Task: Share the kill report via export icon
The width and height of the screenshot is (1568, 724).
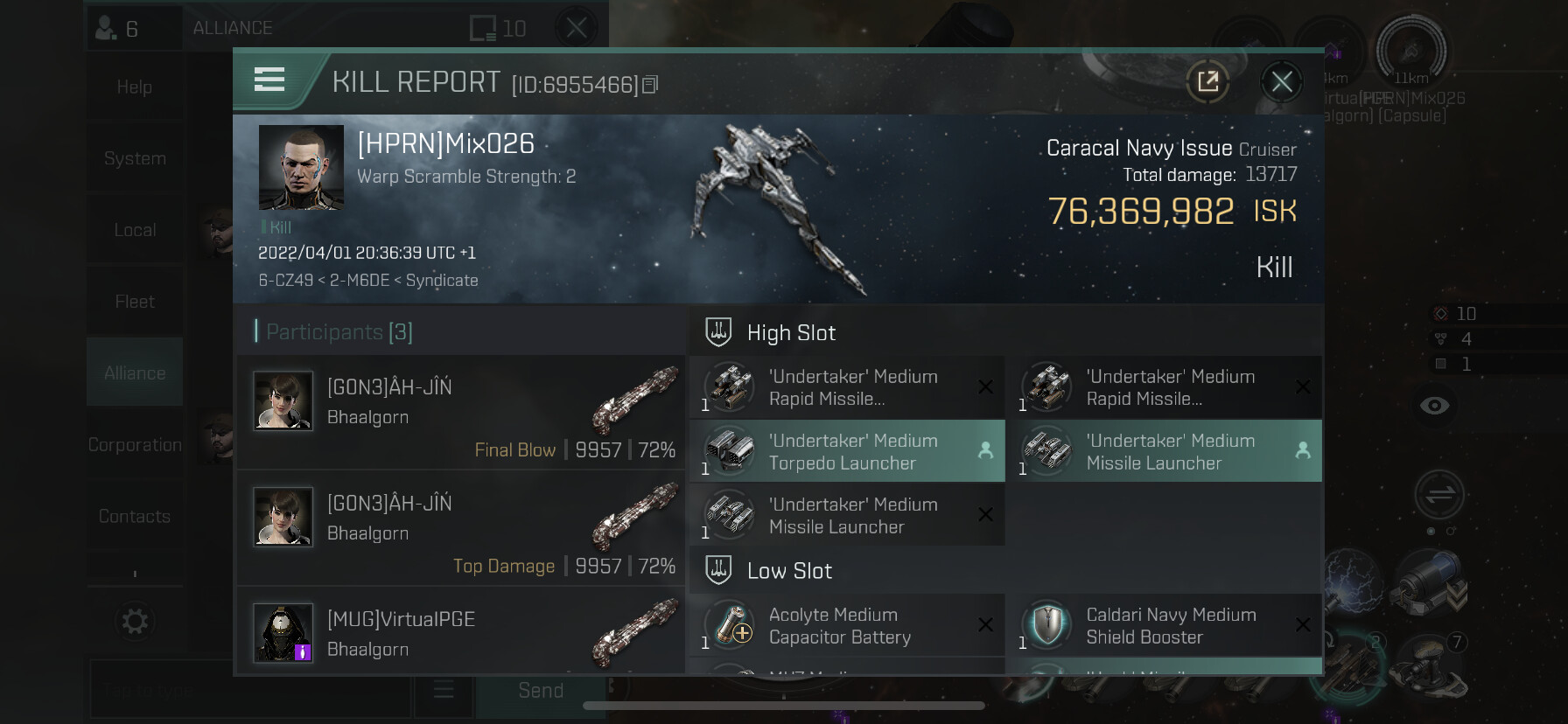Action: (1207, 82)
